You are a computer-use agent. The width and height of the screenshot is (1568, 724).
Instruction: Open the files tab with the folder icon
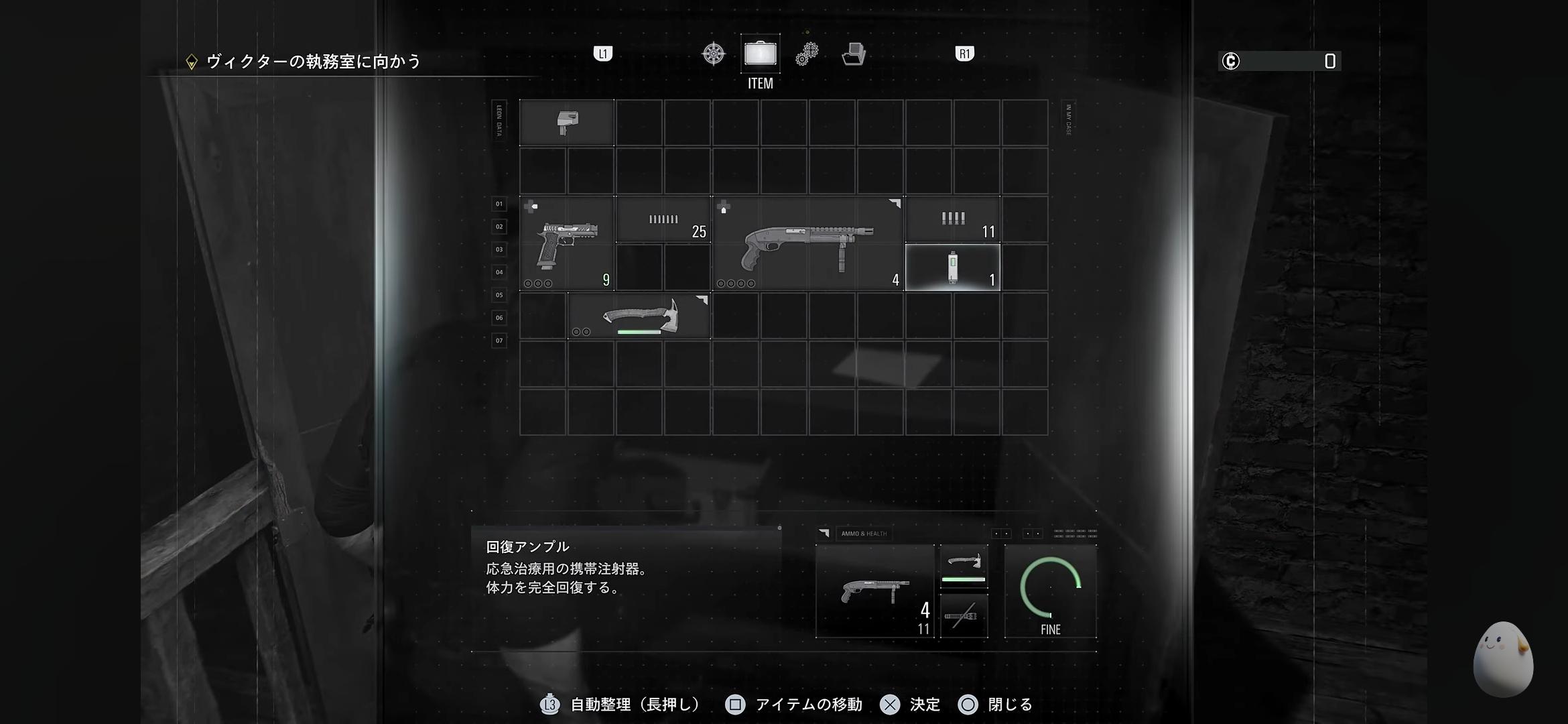pos(854,54)
